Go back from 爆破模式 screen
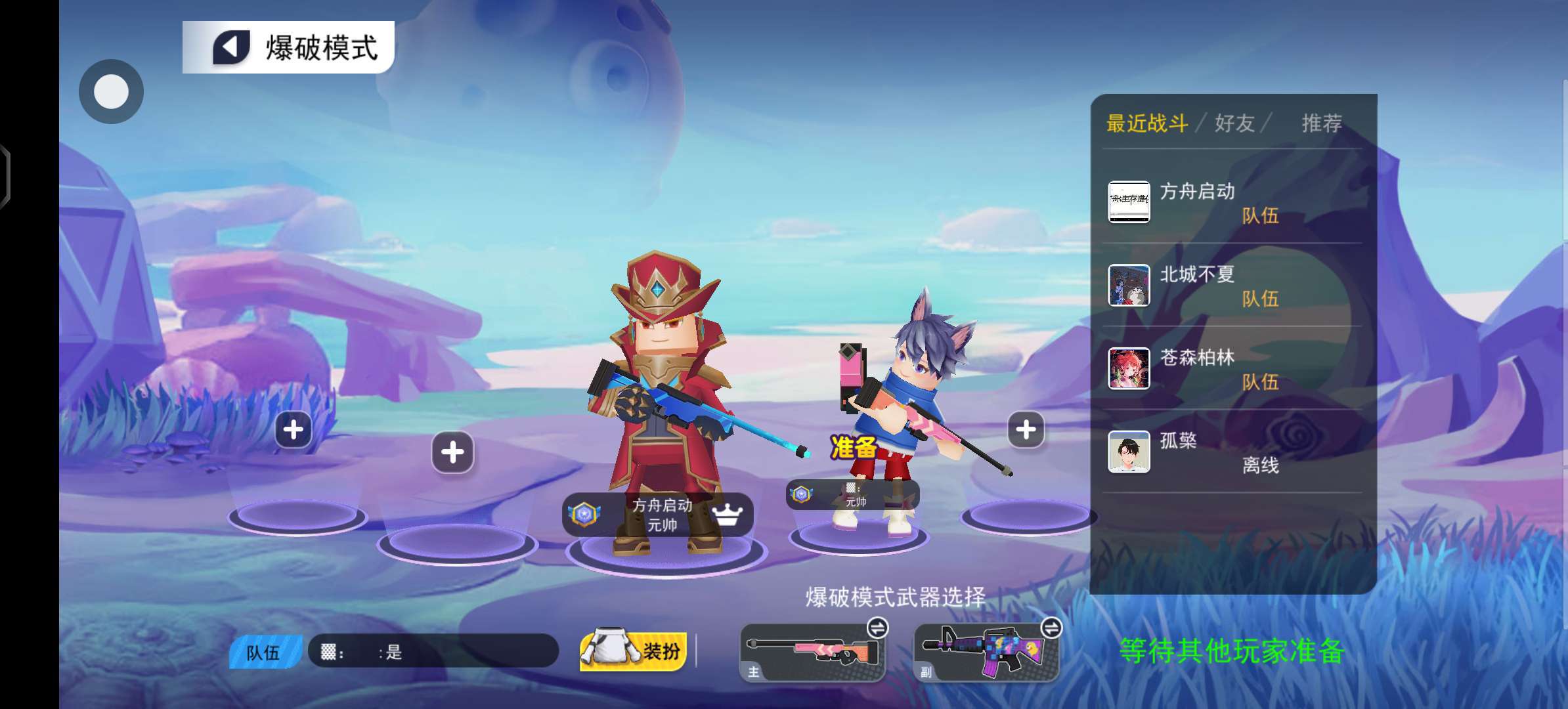The width and height of the screenshot is (1568, 709). [x=231, y=47]
